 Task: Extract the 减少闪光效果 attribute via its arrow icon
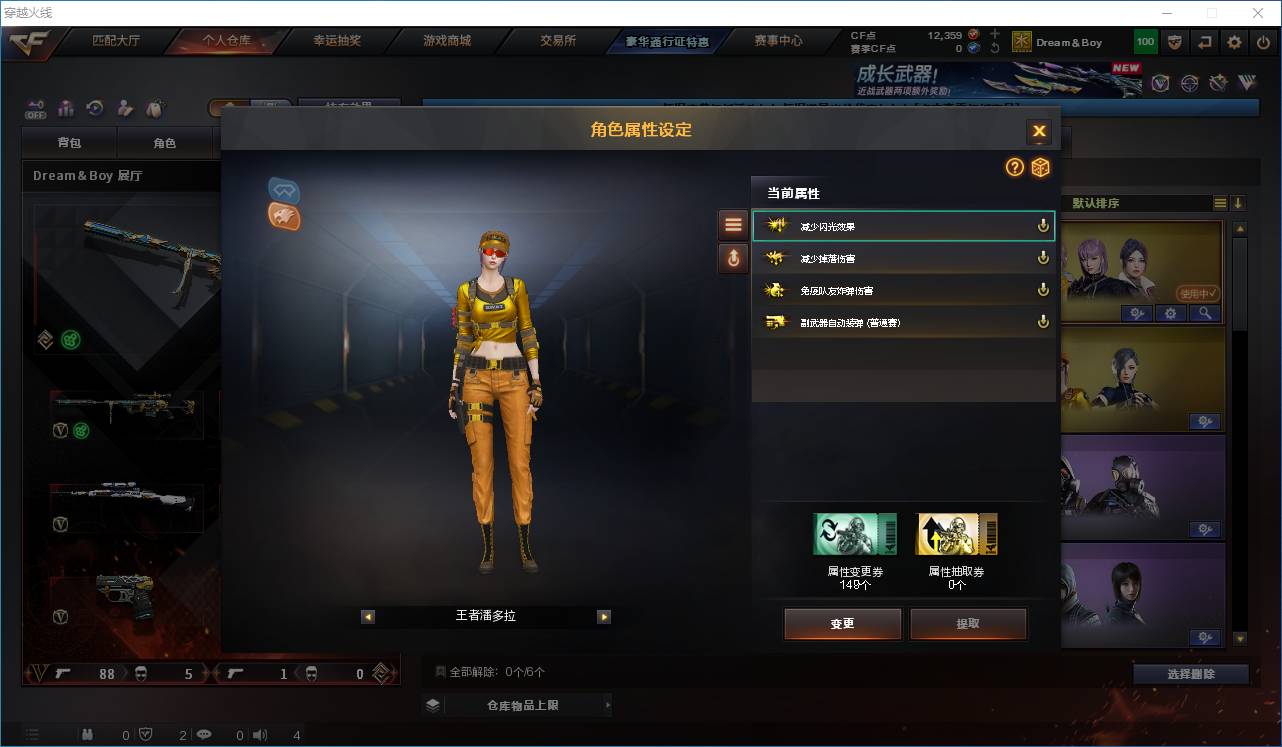(x=1043, y=225)
